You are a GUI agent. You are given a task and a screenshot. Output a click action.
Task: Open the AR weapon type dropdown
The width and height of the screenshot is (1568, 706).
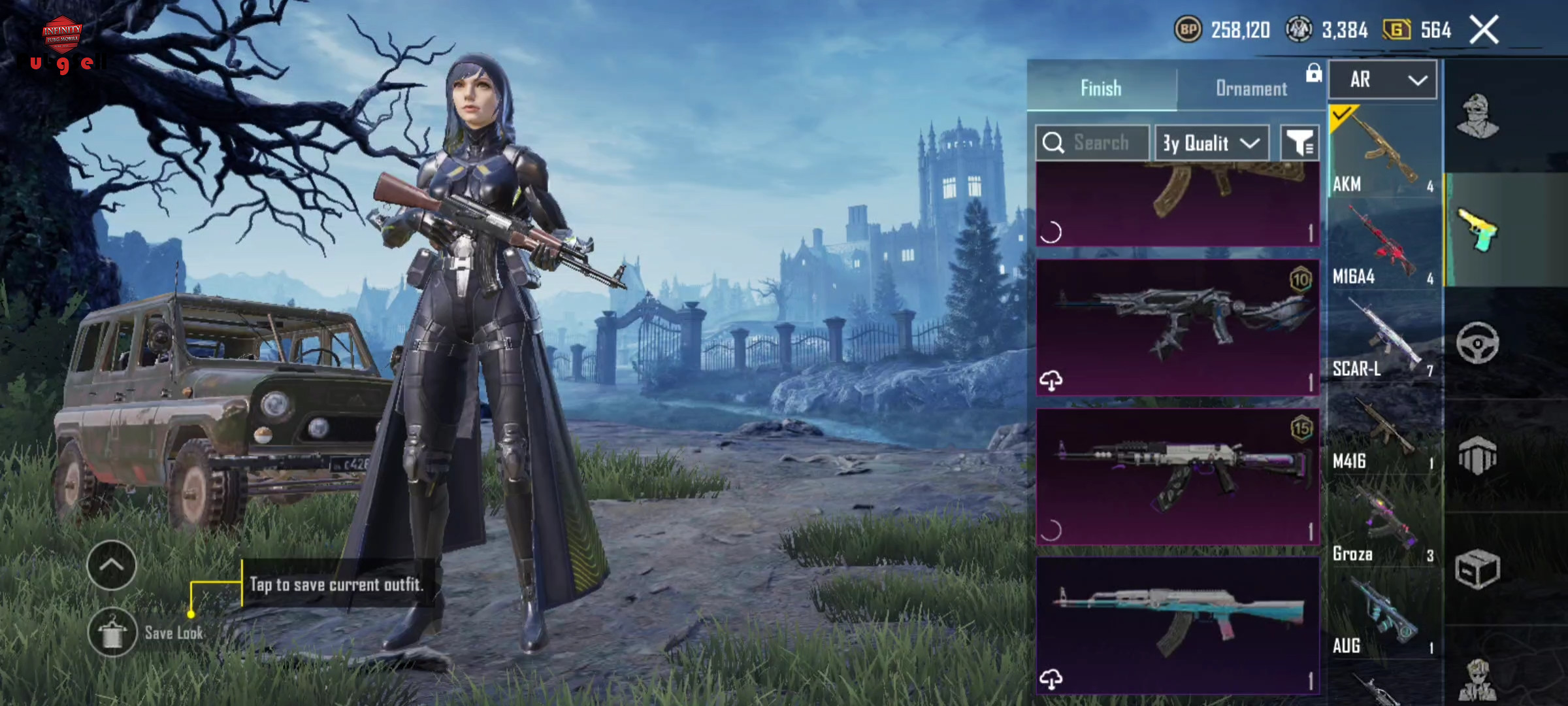tap(1383, 80)
